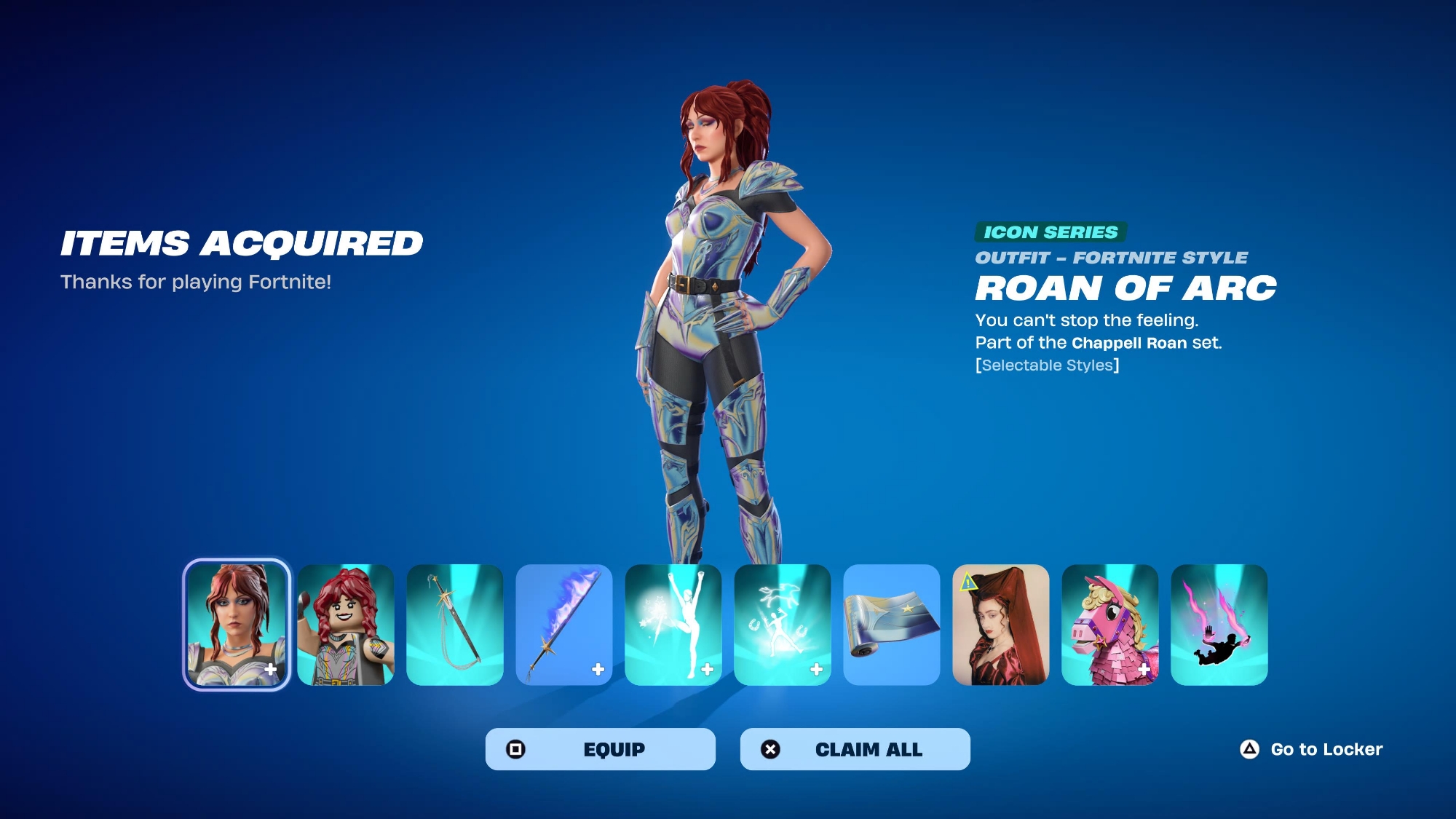The width and height of the screenshot is (1456, 819).
Task: Choose the horse and horseshoes emote thumbnail
Action: click(x=783, y=625)
